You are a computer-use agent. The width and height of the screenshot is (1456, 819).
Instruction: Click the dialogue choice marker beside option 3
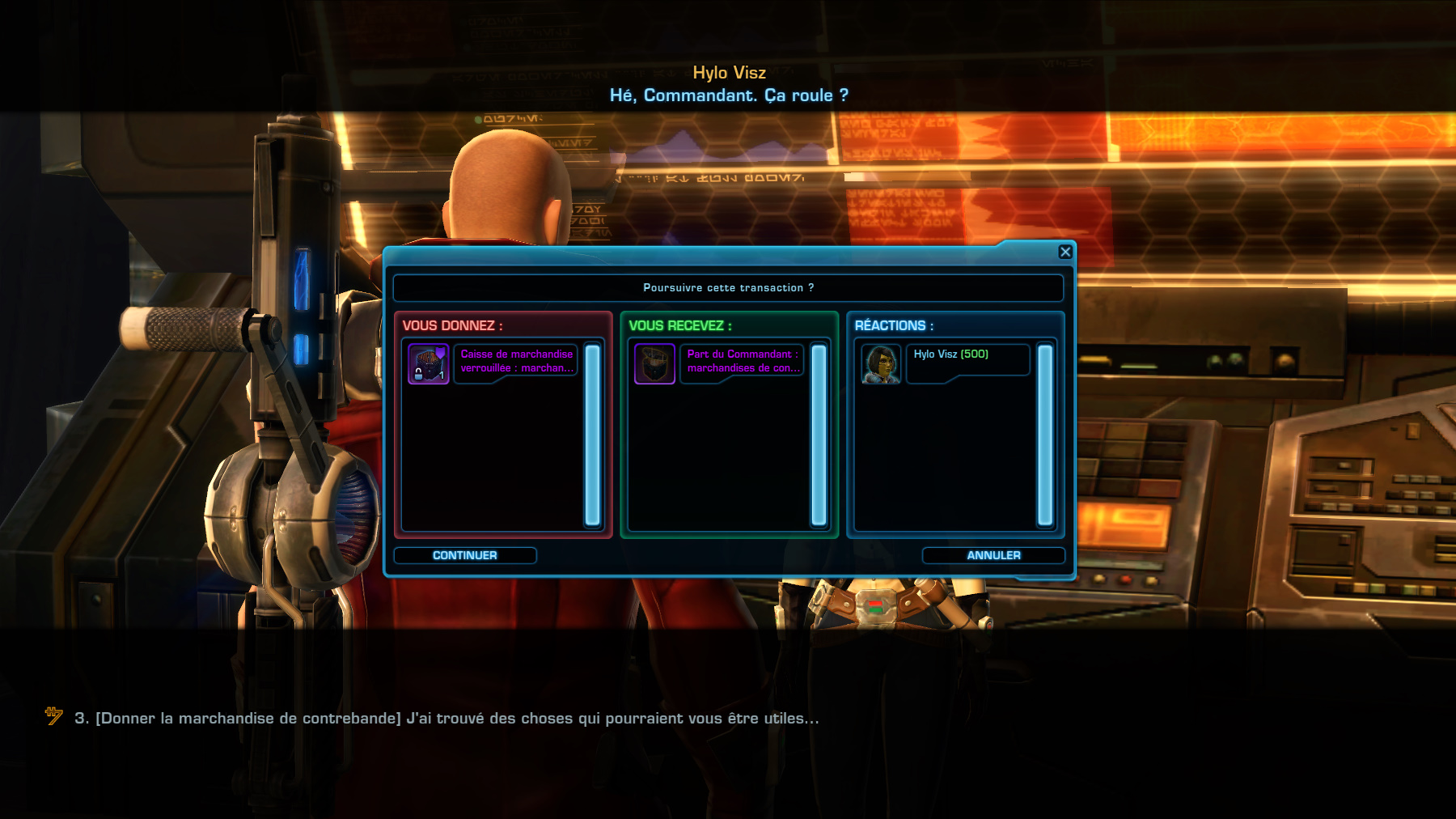pyautogui.click(x=49, y=716)
